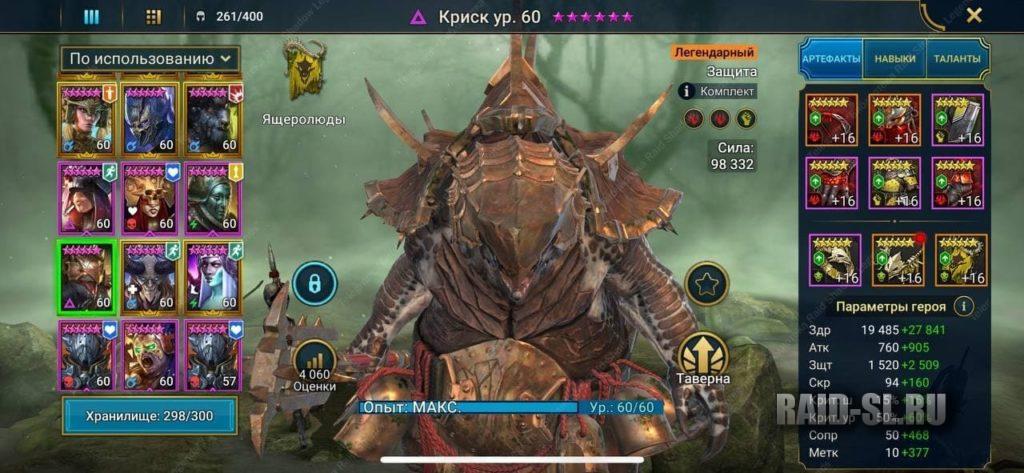Select the green screaming orc champion portrait
This screenshot has width=1024, height=473.
(x=150, y=355)
